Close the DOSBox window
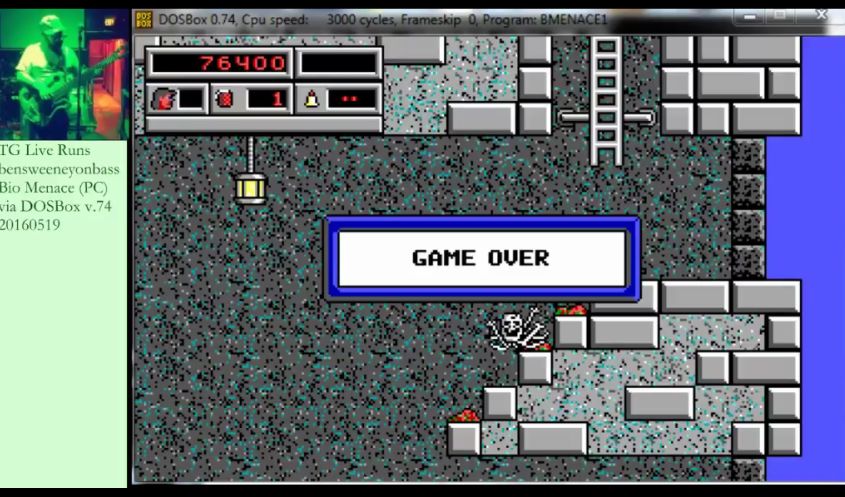The width and height of the screenshot is (845, 497). tap(821, 15)
